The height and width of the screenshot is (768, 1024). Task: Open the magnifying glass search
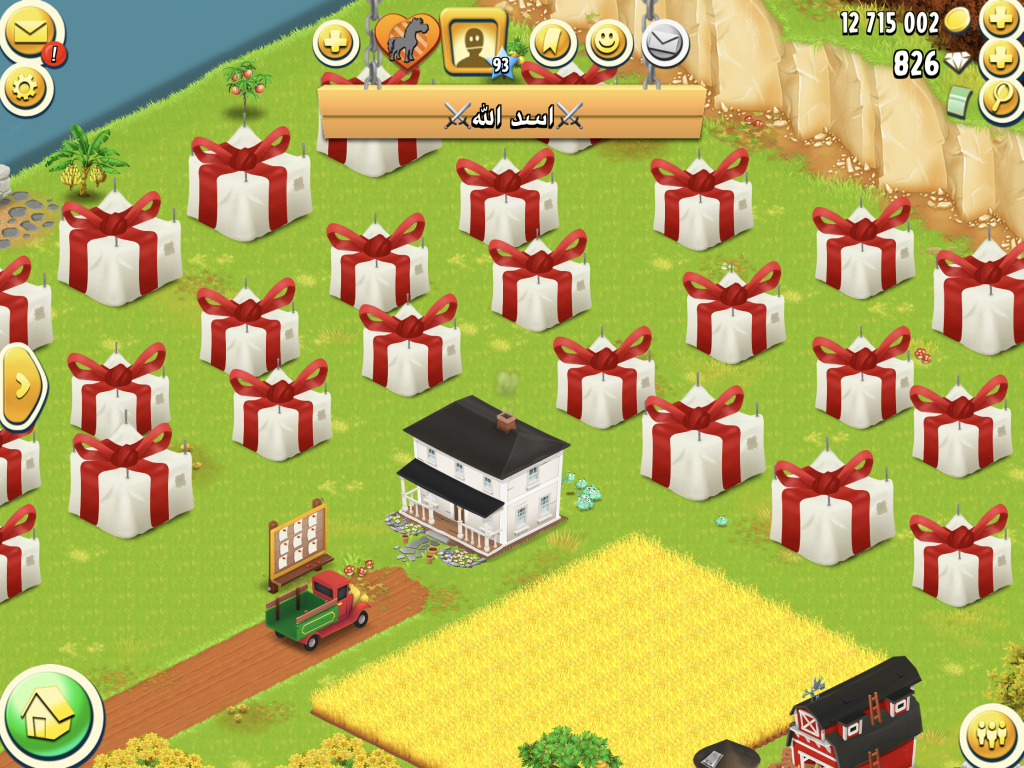pos(999,100)
